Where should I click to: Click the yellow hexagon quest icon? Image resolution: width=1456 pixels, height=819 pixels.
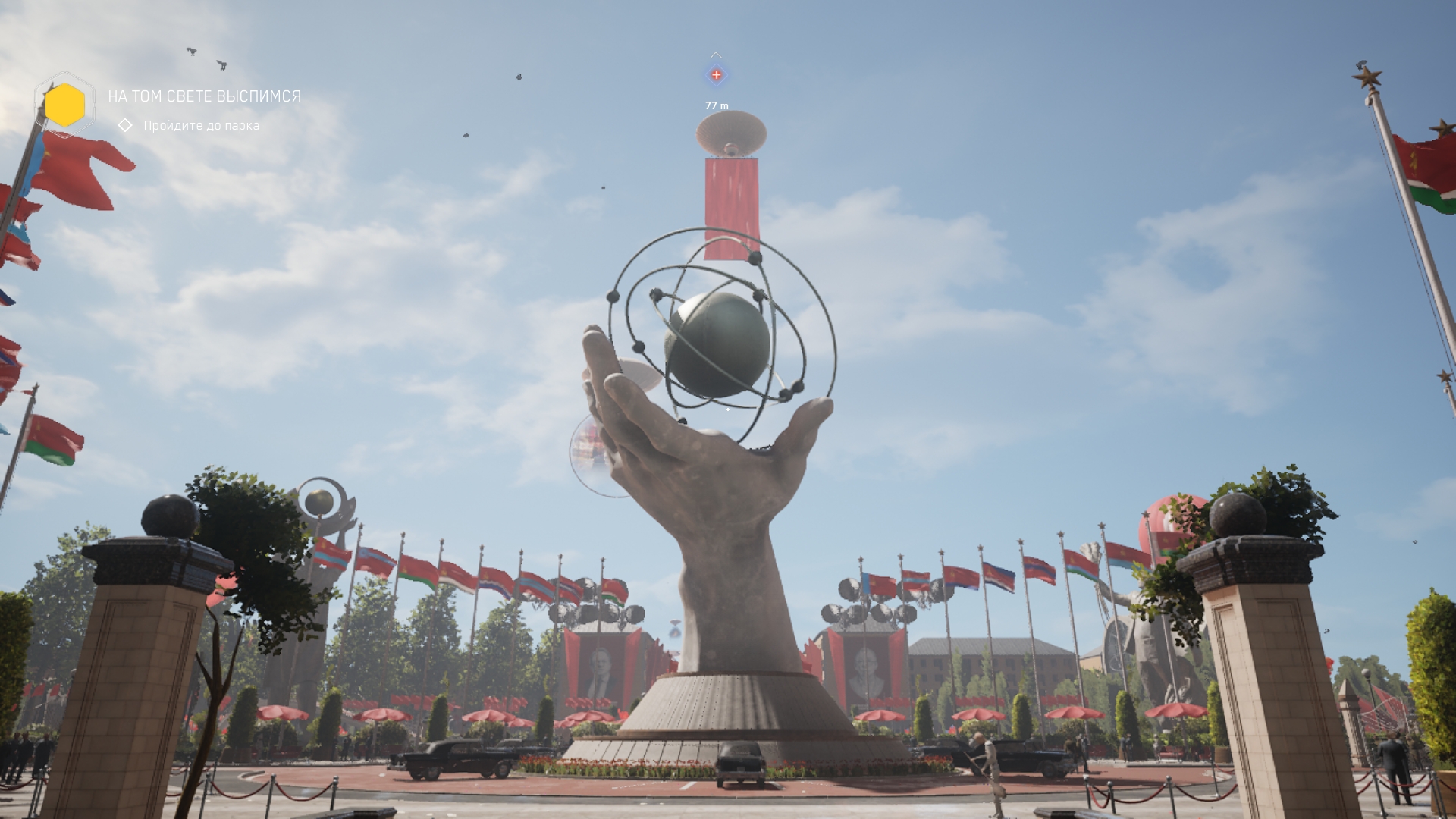click(64, 105)
